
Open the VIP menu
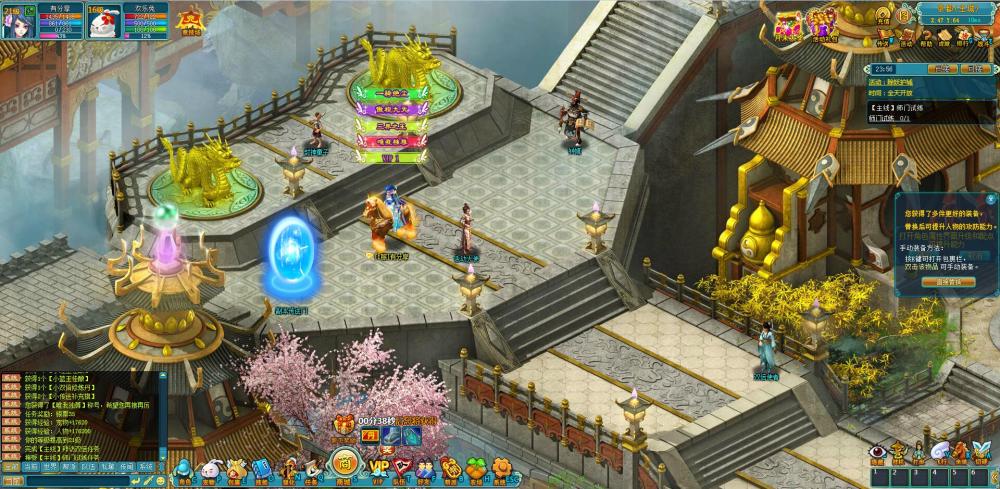coord(378,467)
